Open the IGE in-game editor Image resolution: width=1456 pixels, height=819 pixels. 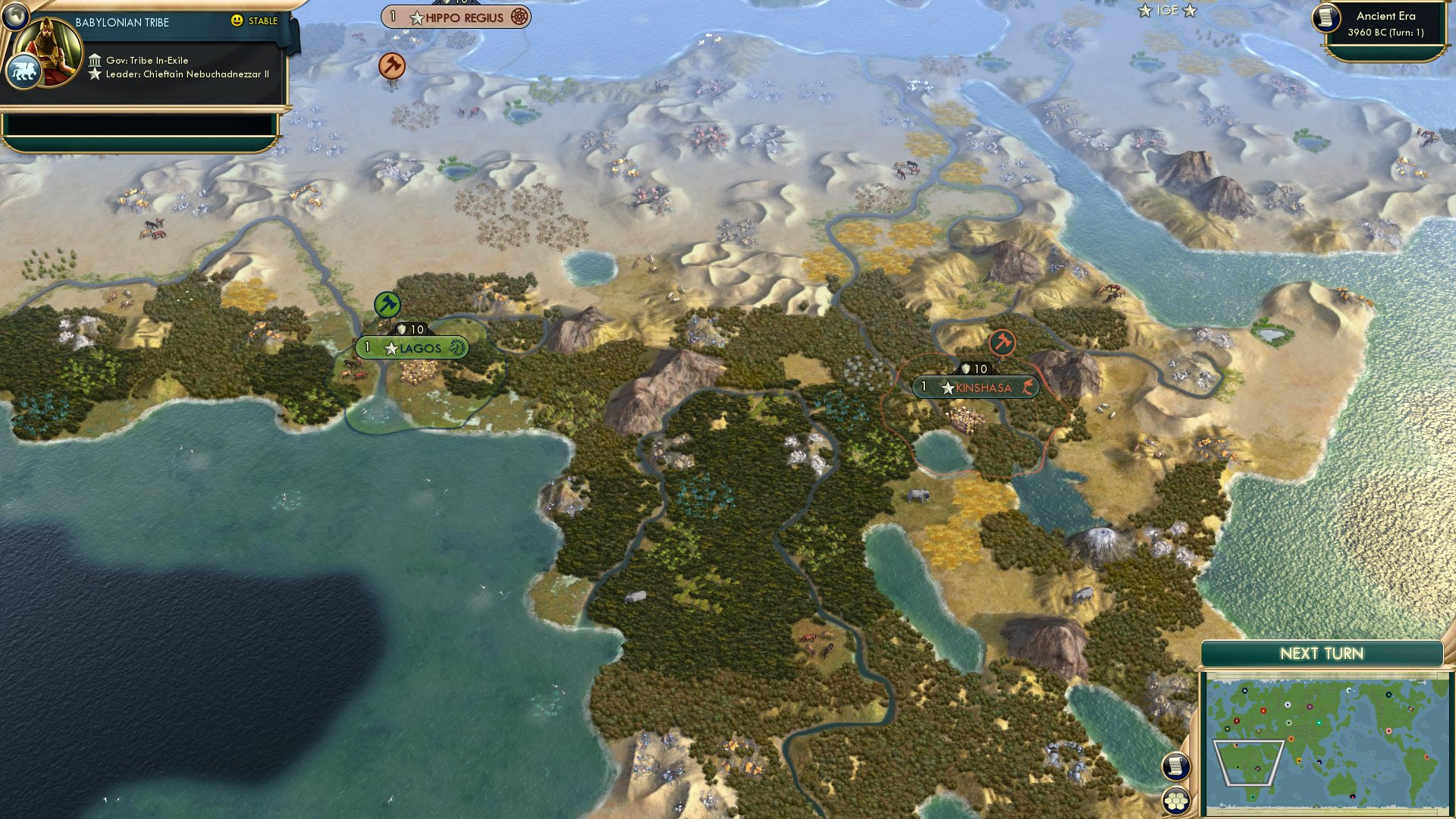1169,11
